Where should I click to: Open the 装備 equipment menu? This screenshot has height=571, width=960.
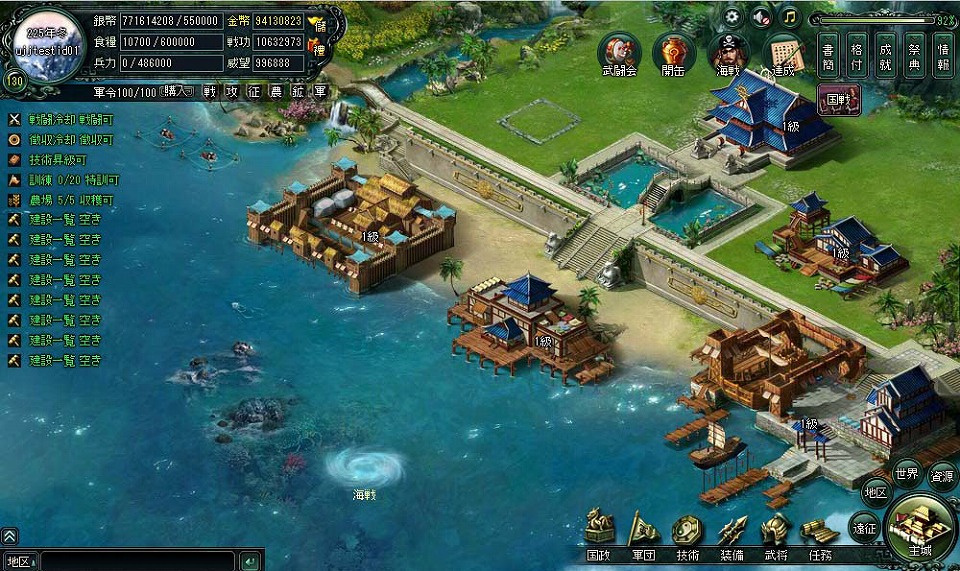731,531
